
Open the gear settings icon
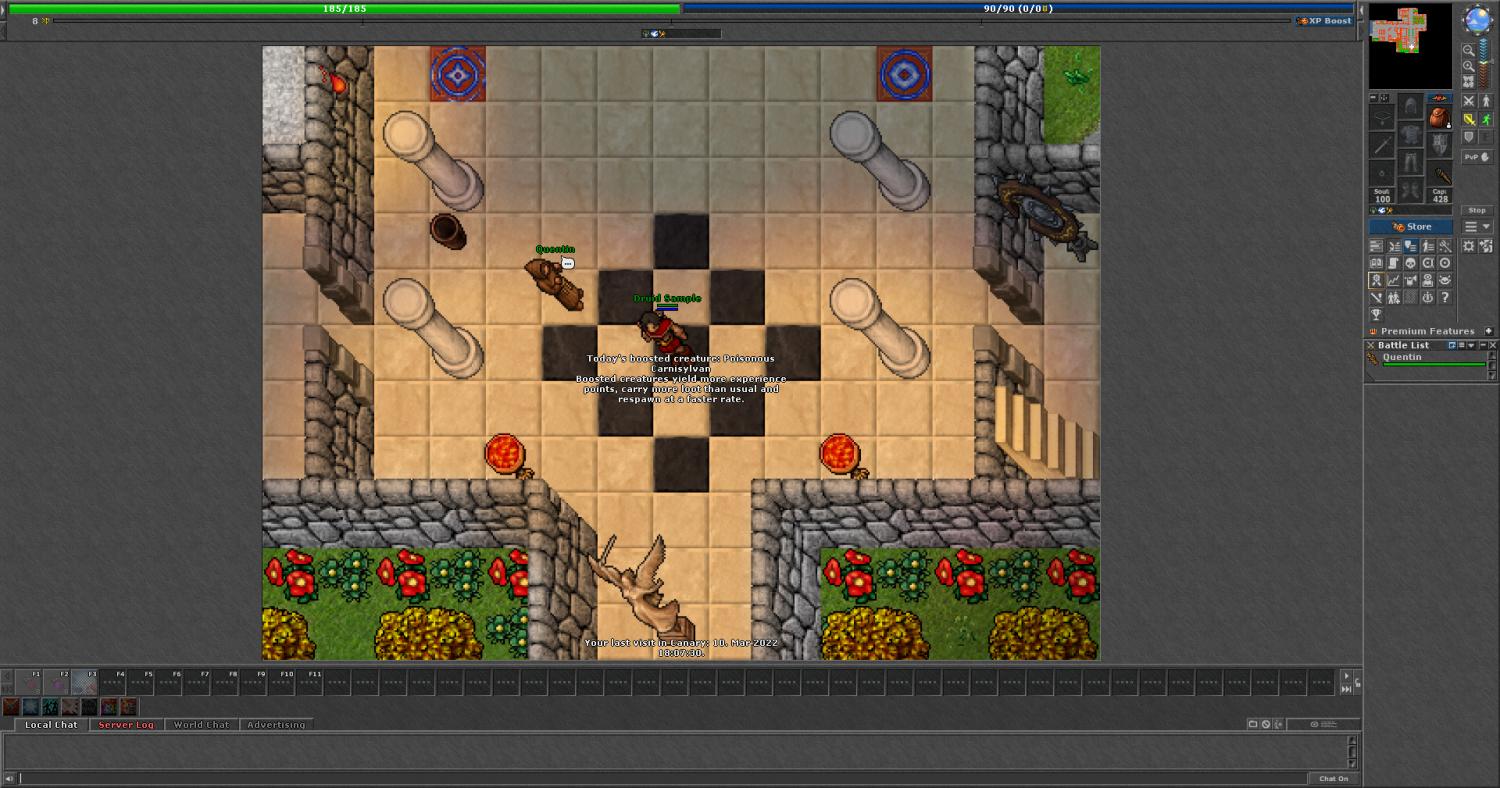(1468, 246)
